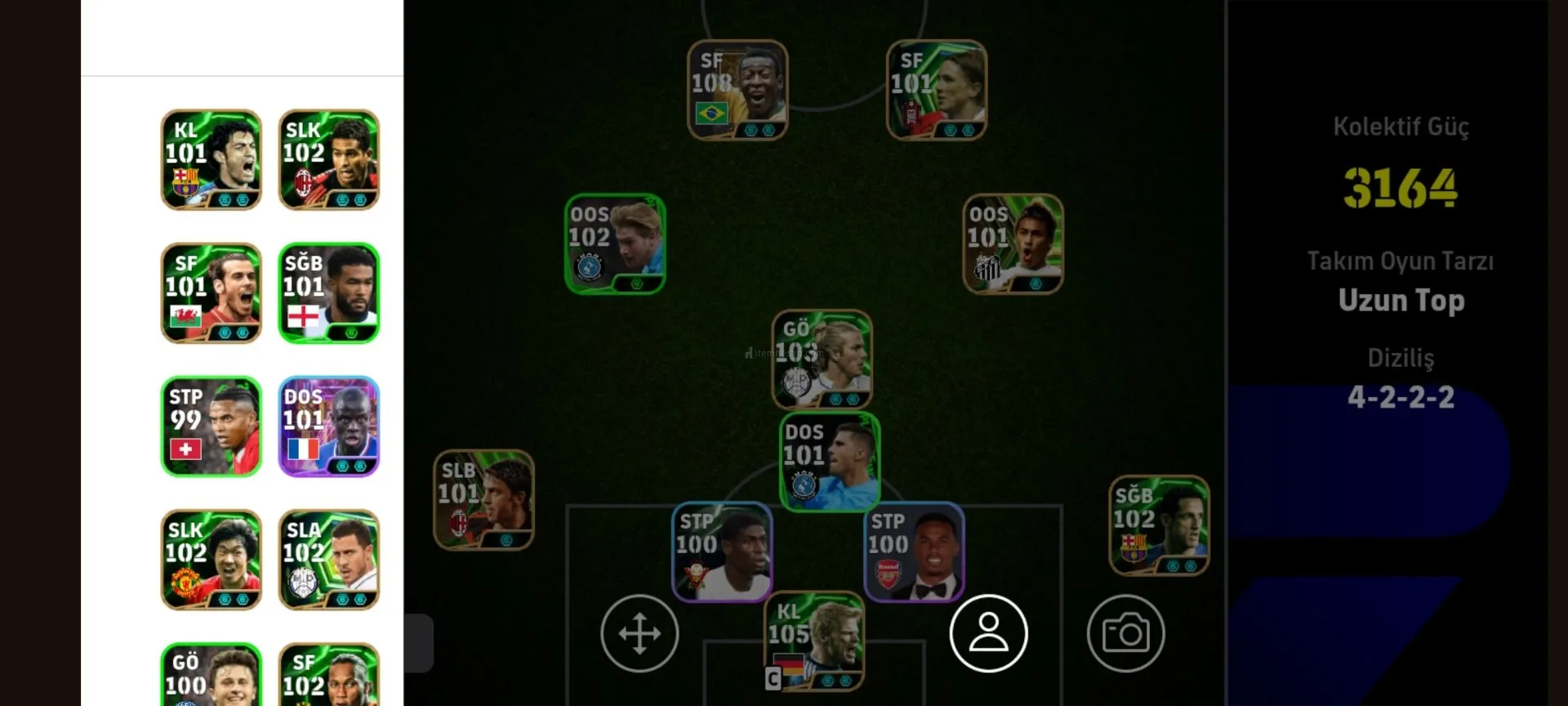
Task: Select the DOS 101 France flag card
Action: 328,427
